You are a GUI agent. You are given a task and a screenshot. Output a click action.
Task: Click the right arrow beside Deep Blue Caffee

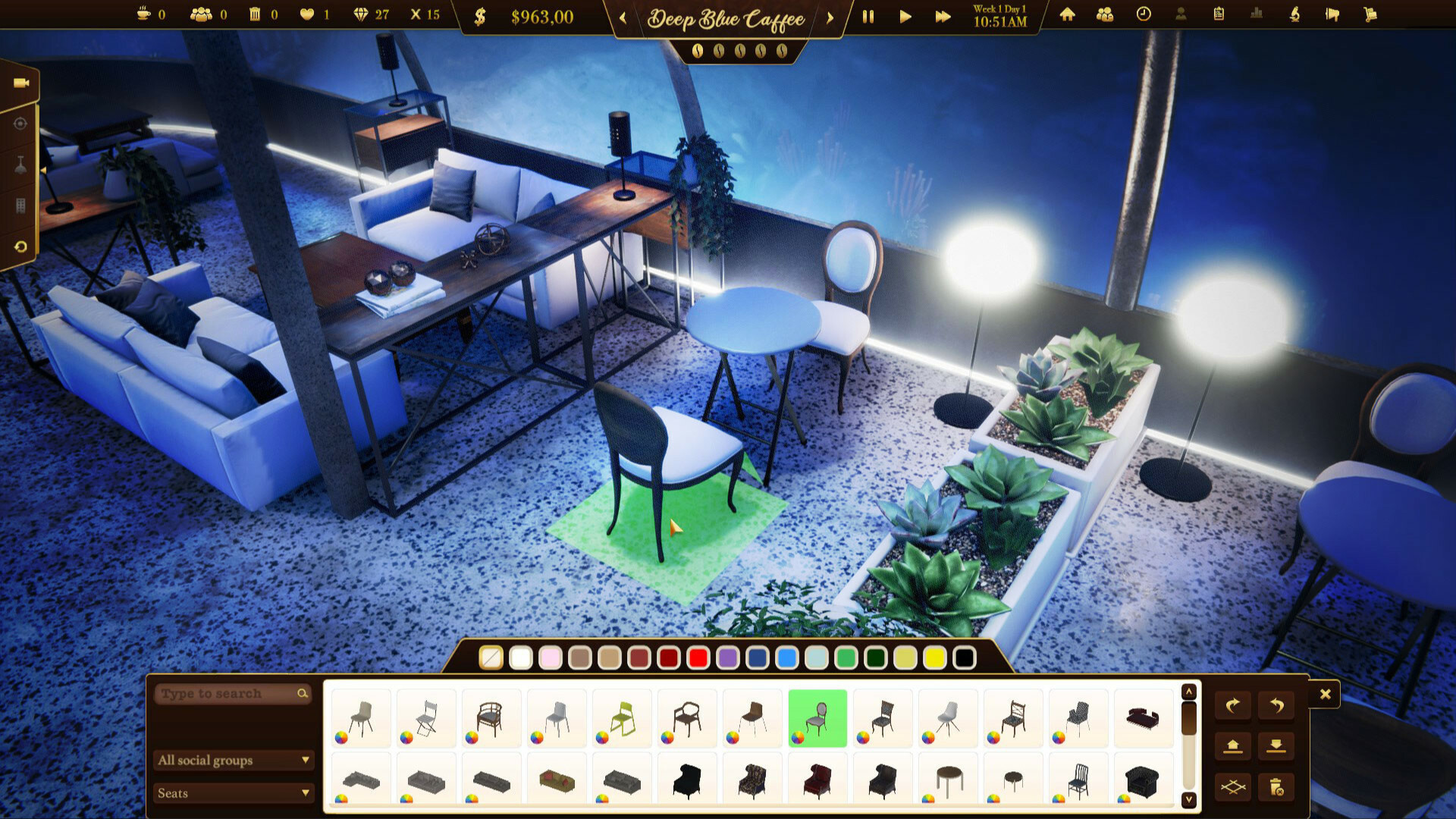[830, 19]
